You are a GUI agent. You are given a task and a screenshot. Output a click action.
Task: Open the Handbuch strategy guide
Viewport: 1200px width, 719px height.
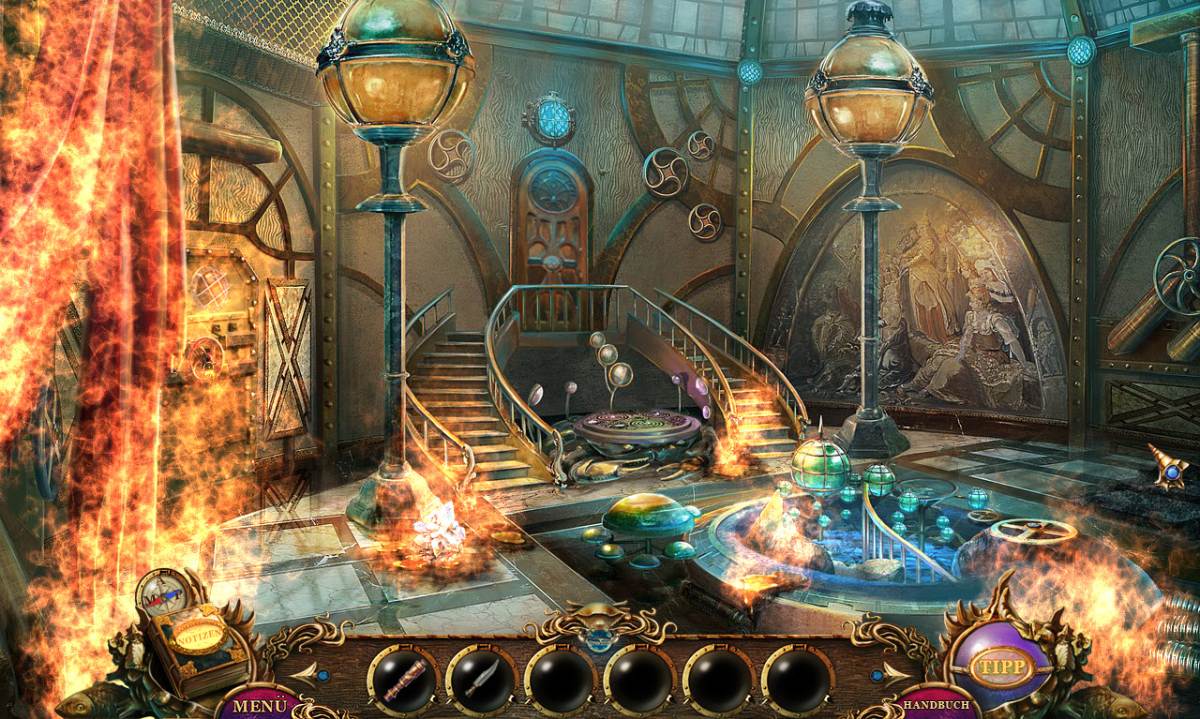pyautogui.click(x=935, y=706)
